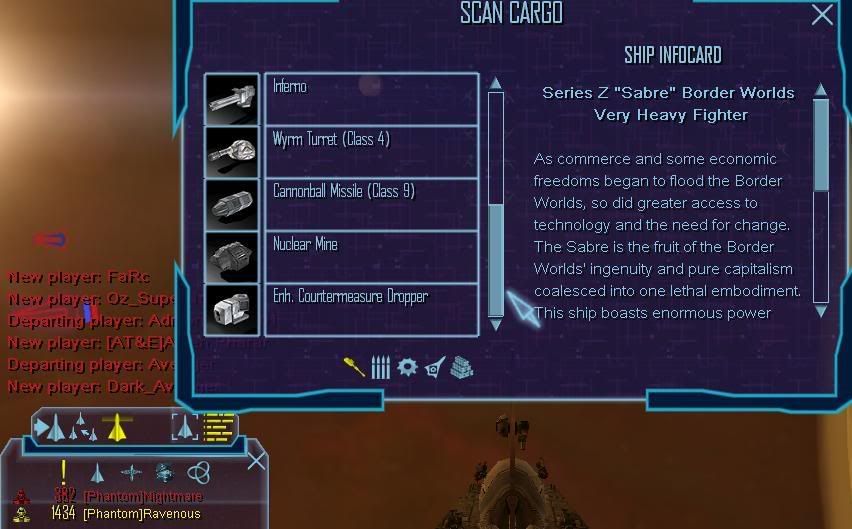Viewport: 852px width, 529px height.
Task: Open the external equipment filter (ship icon)
Action: click(x=434, y=367)
